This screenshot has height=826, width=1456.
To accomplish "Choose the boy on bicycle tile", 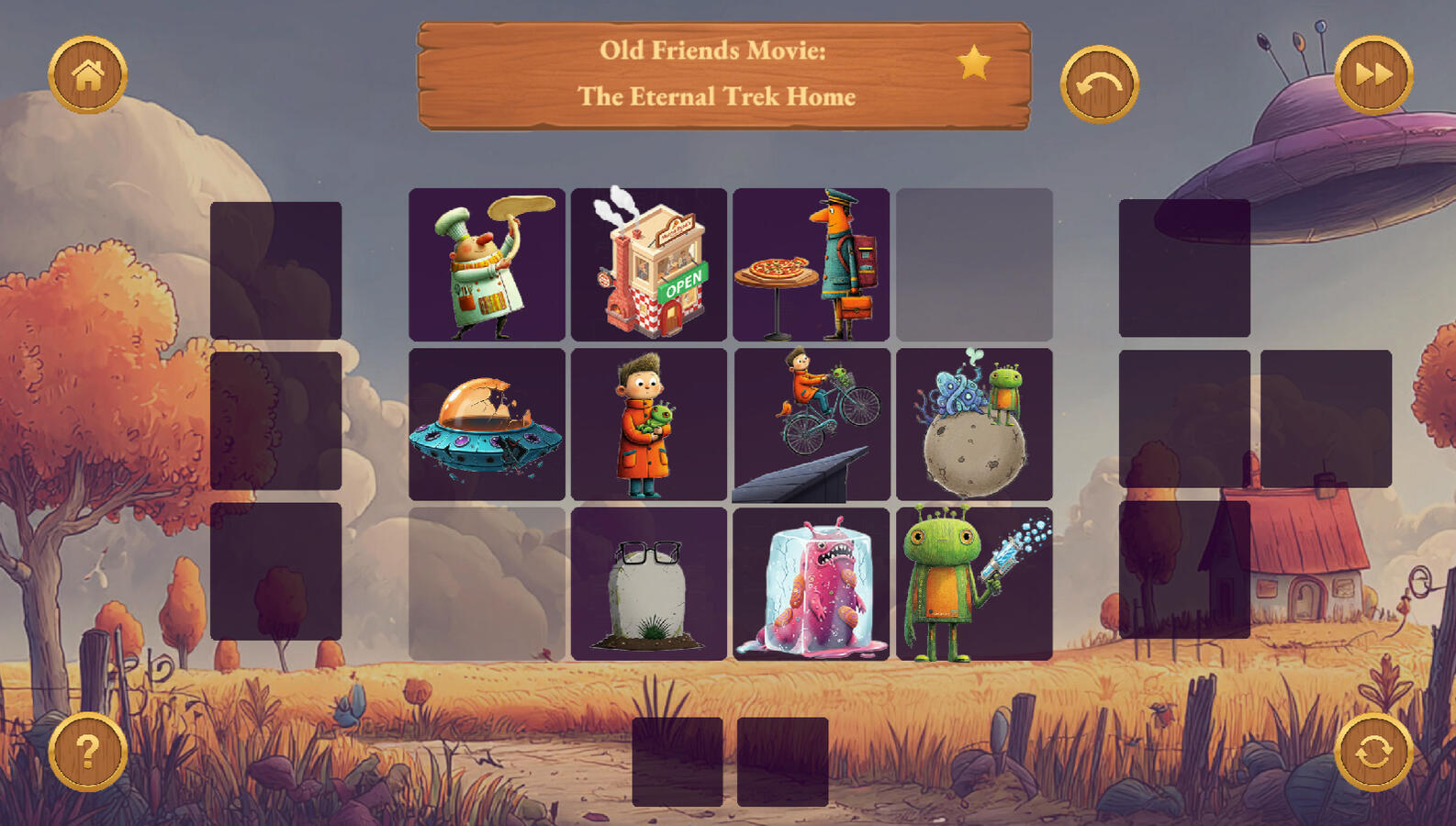I will (812, 424).
